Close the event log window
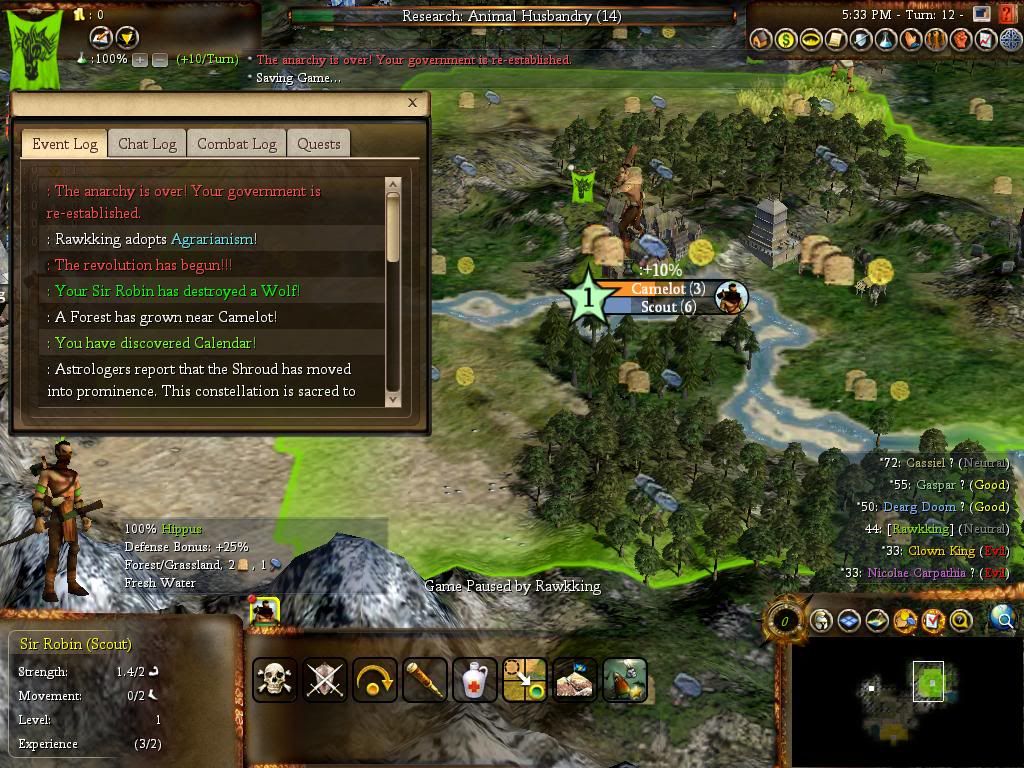 coord(412,102)
